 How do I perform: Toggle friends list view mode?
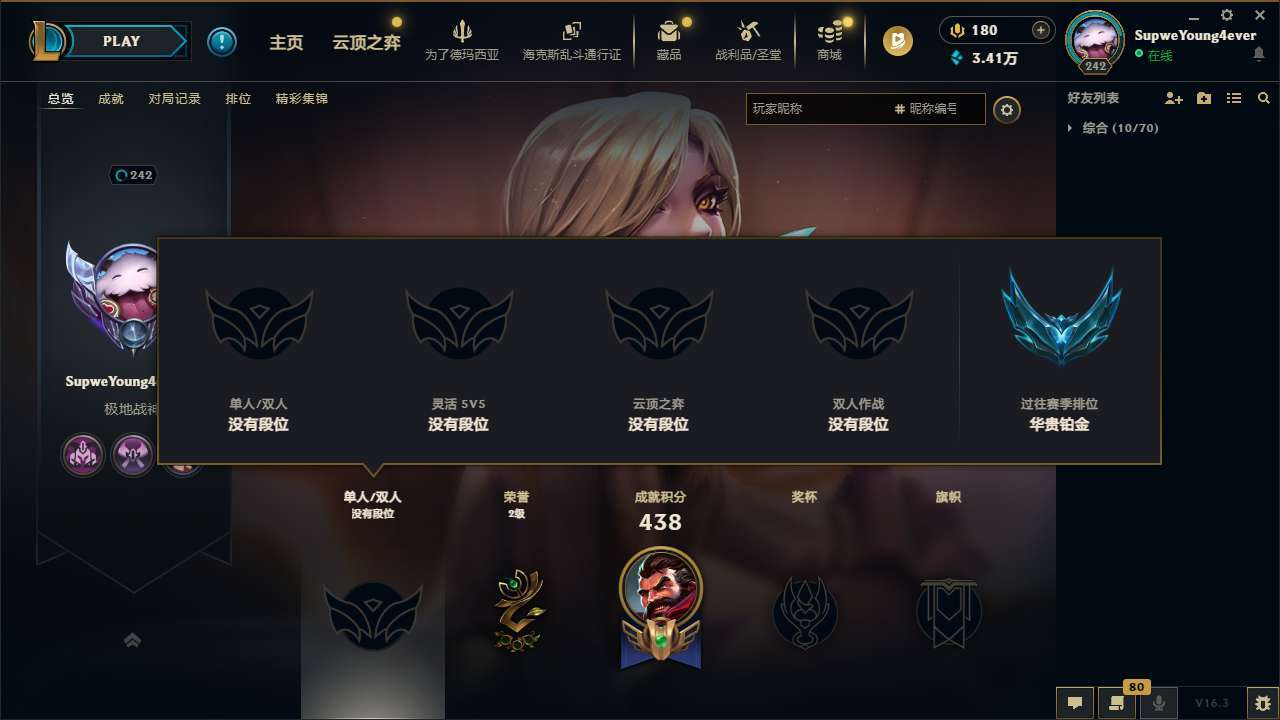click(1233, 98)
